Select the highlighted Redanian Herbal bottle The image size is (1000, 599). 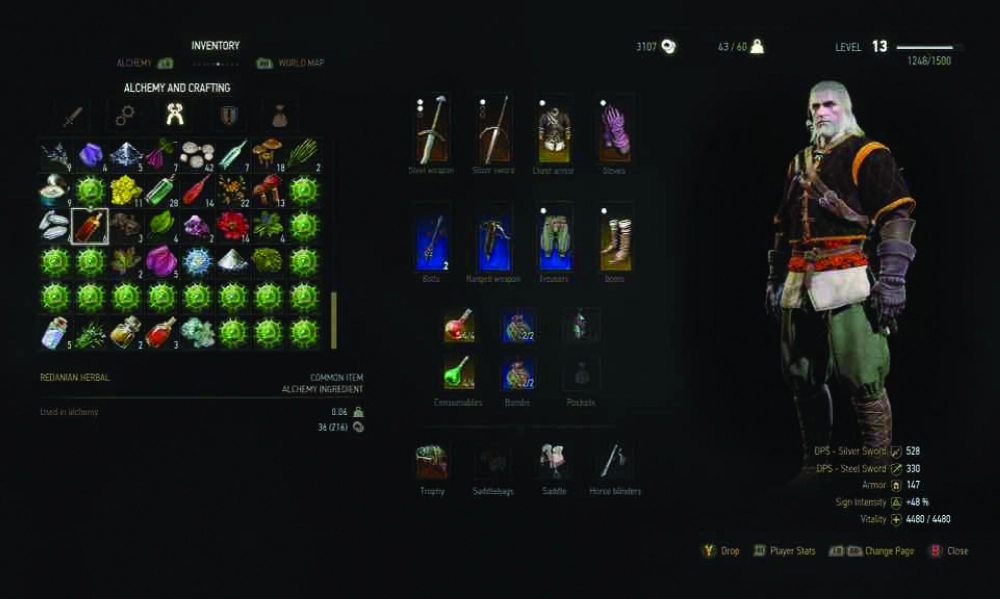pyautogui.click(x=90, y=225)
